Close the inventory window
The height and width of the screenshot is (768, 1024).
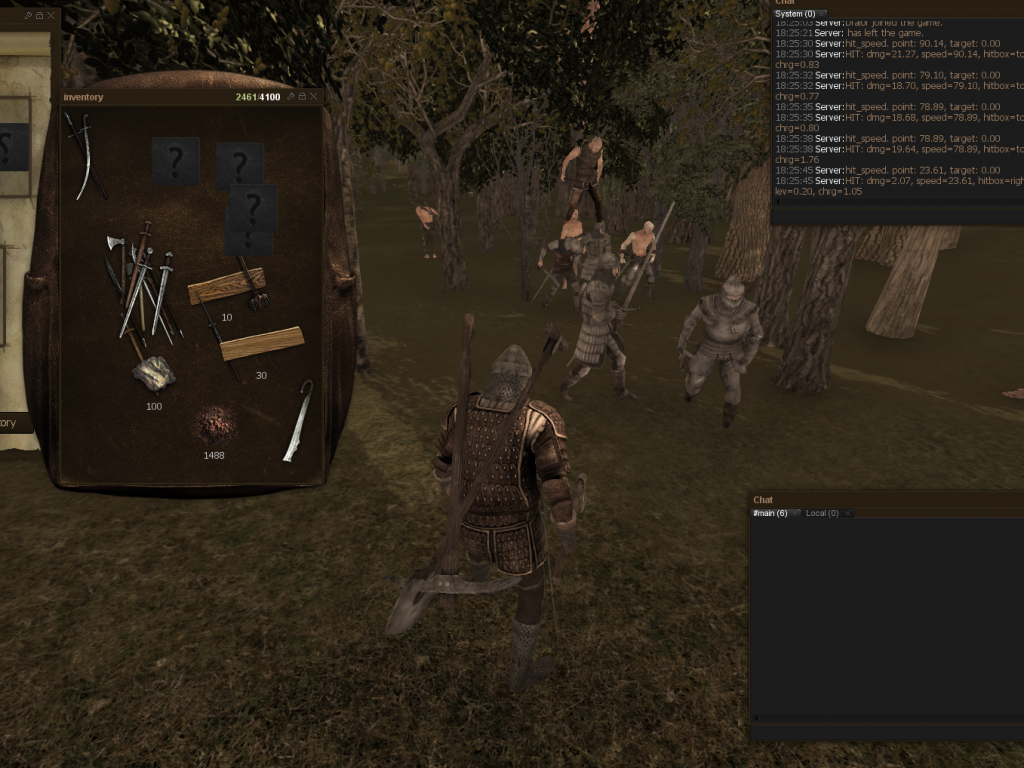tap(313, 97)
